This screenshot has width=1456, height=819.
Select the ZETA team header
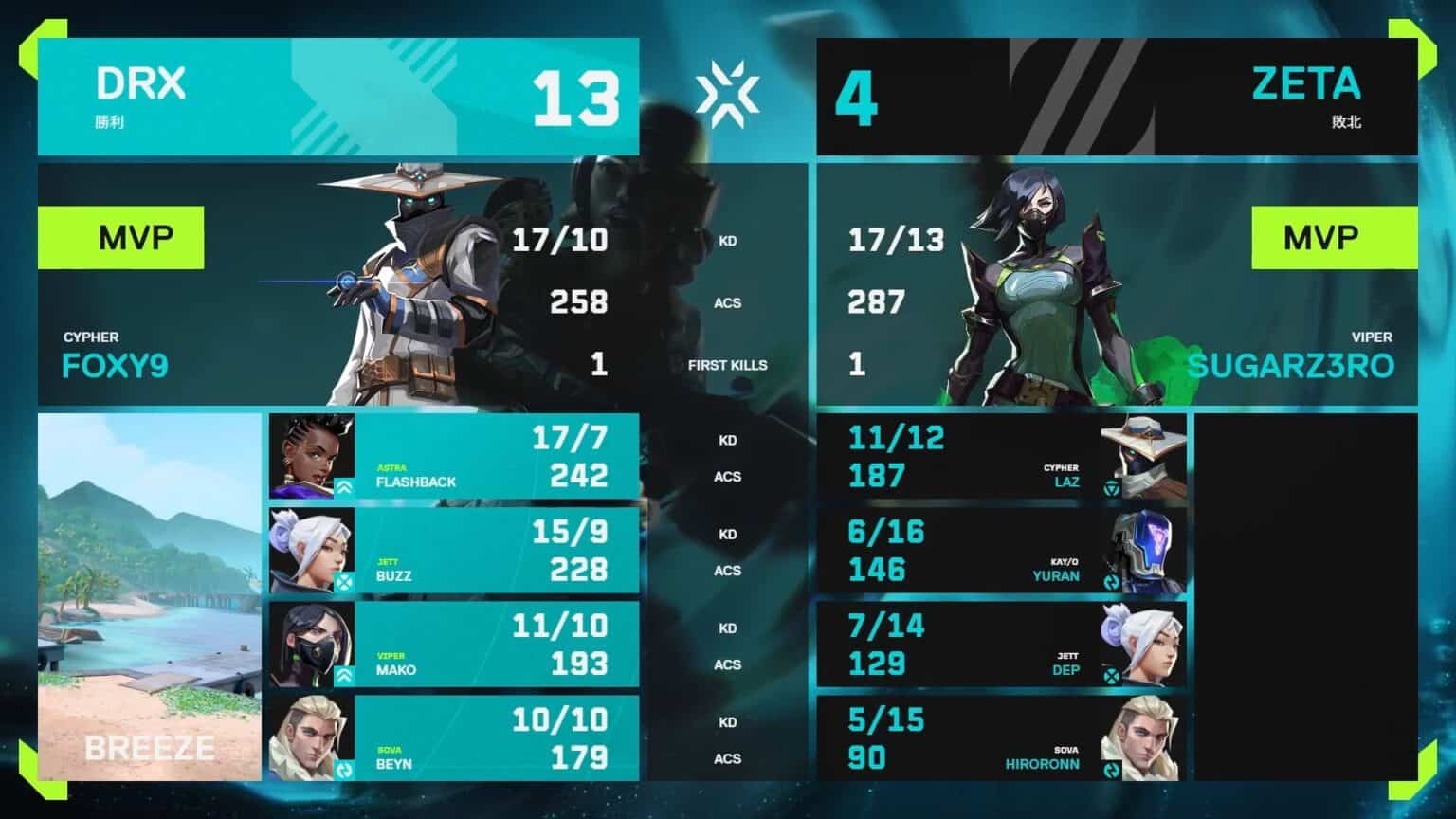[1117, 97]
